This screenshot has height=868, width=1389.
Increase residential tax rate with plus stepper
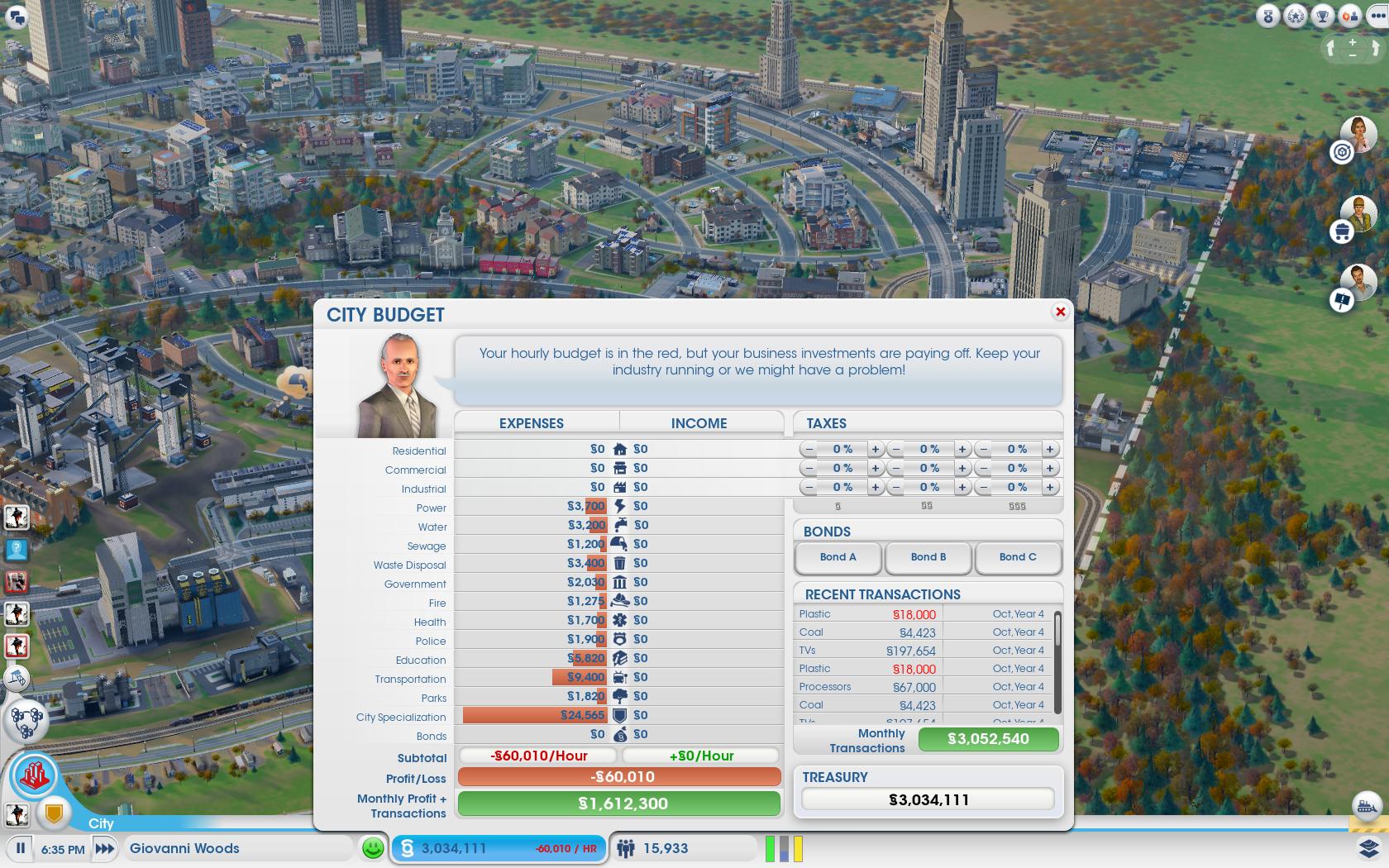coord(875,449)
